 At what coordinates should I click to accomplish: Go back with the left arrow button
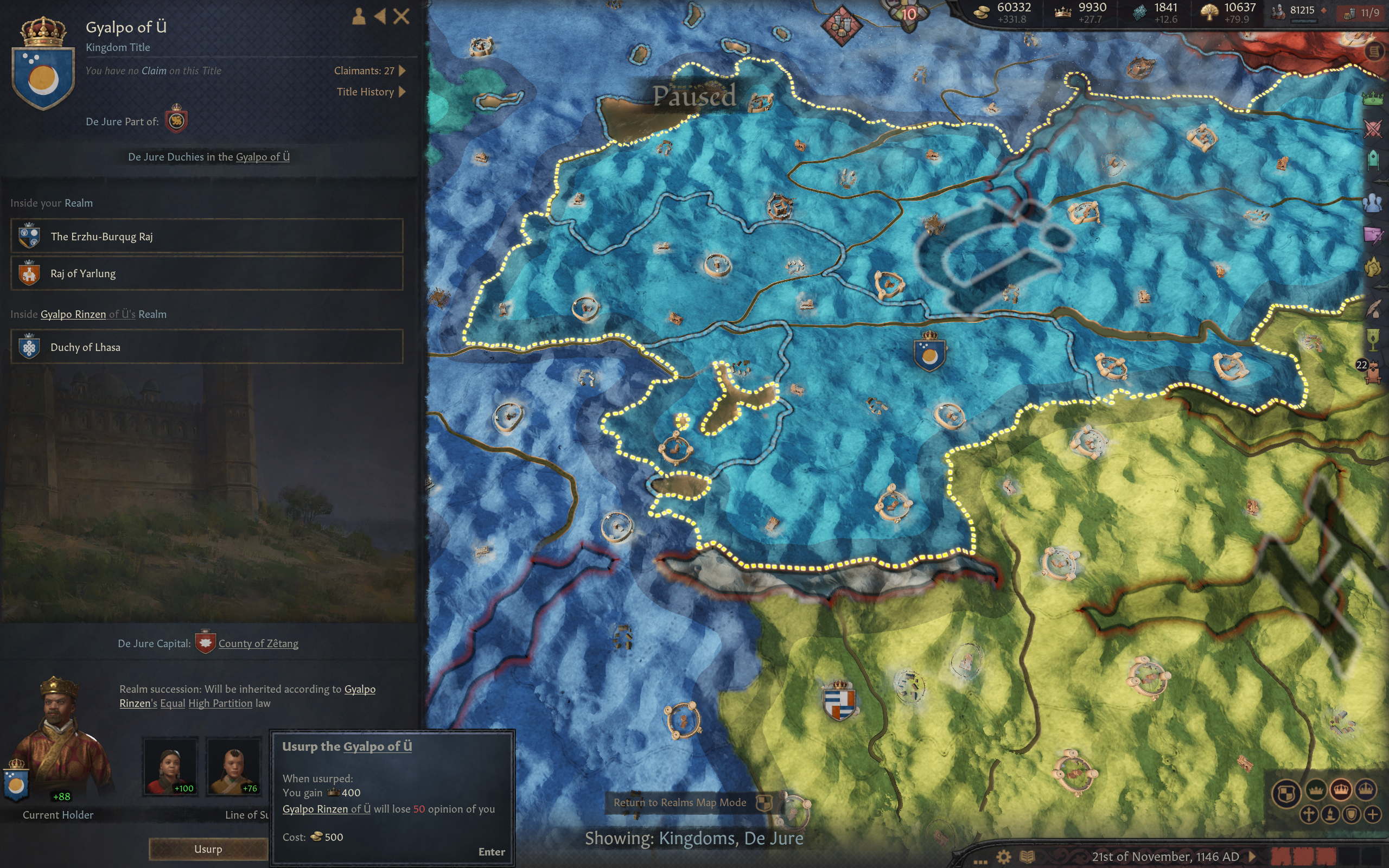click(x=379, y=16)
